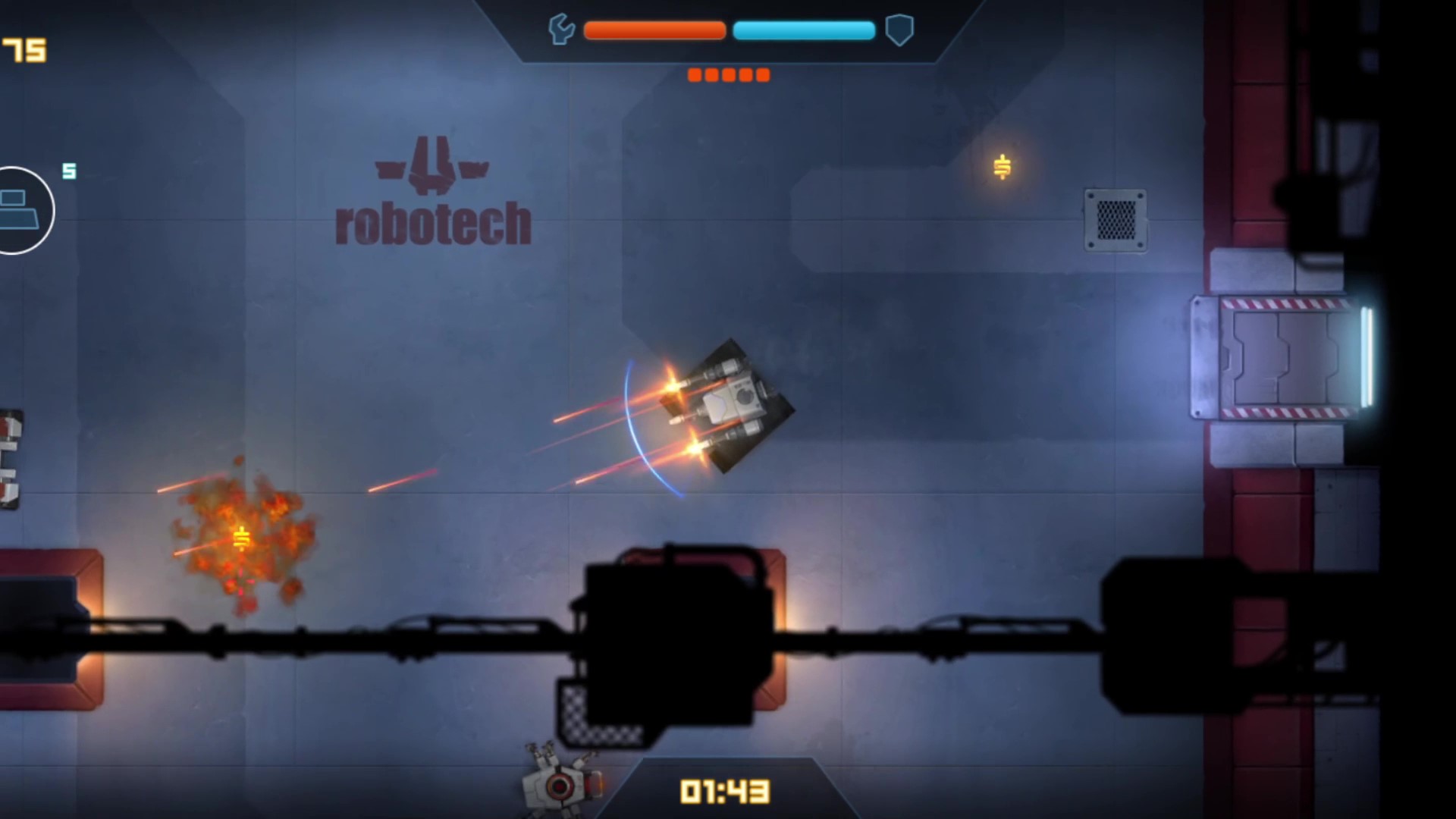This screenshot has height=819, width=1456.
Task: Pick up the dollar coin near the vent
Action: pyautogui.click(x=1003, y=165)
